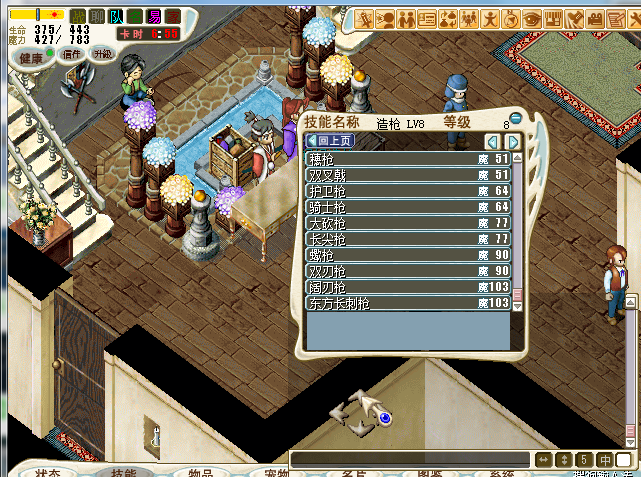Click the 升級 level-up button
The width and height of the screenshot is (641, 477).
pyautogui.click(x=103, y=54)
